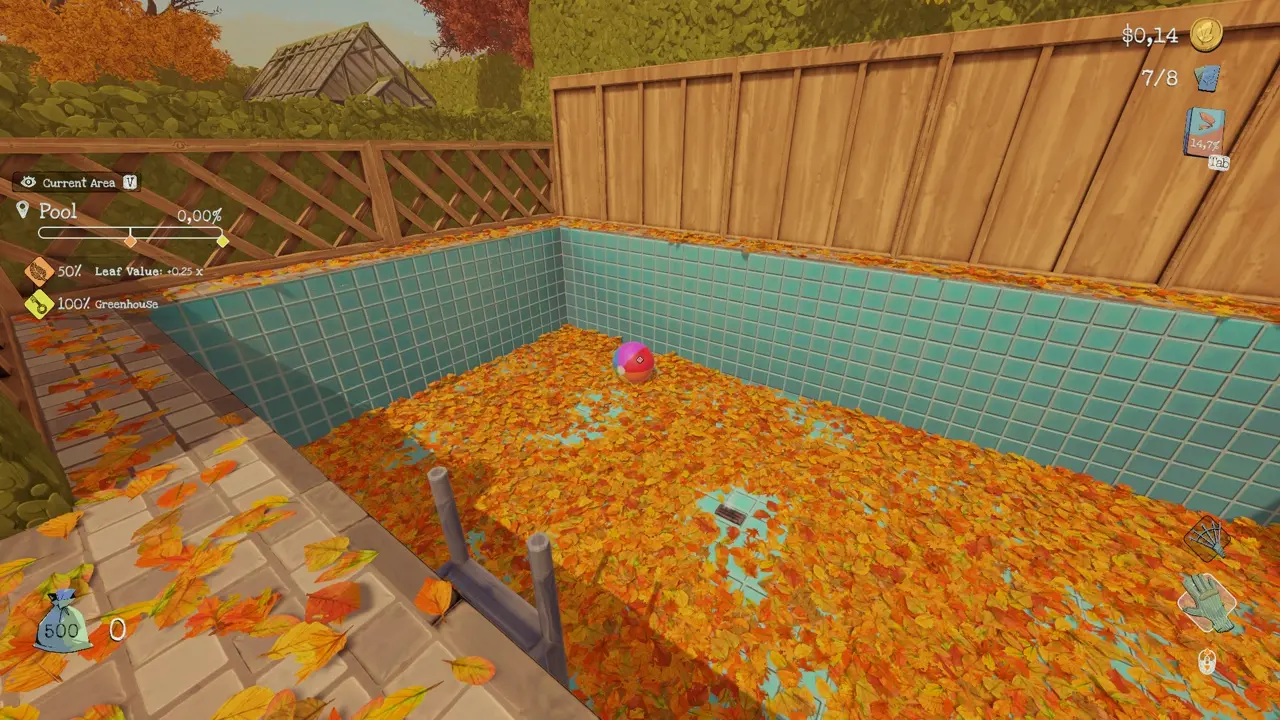Viewport: 1280px width, 720px height.
Task: Click the yellow Greenhouse key icon
Action: click(x=38, y=303)
